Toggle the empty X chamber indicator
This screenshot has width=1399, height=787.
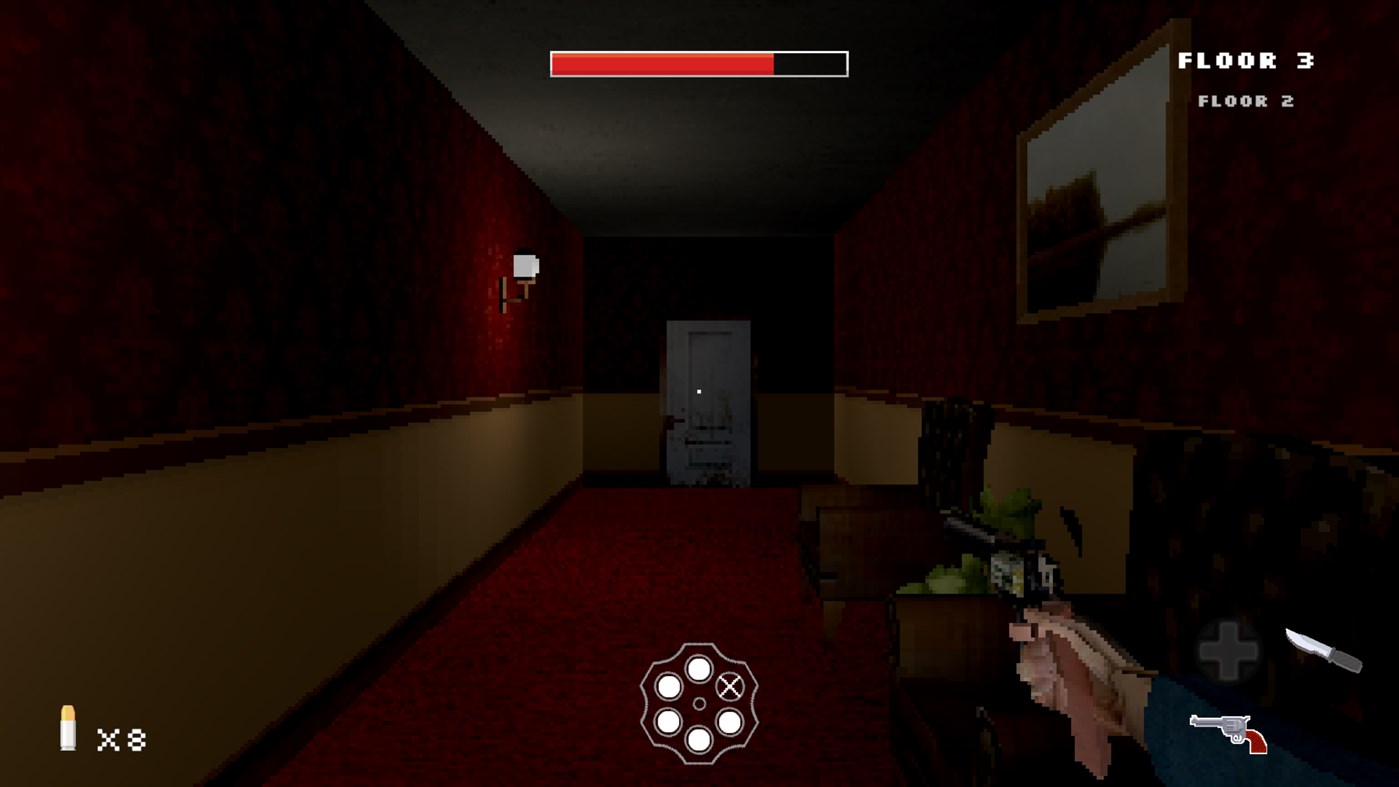pos(731,686)
